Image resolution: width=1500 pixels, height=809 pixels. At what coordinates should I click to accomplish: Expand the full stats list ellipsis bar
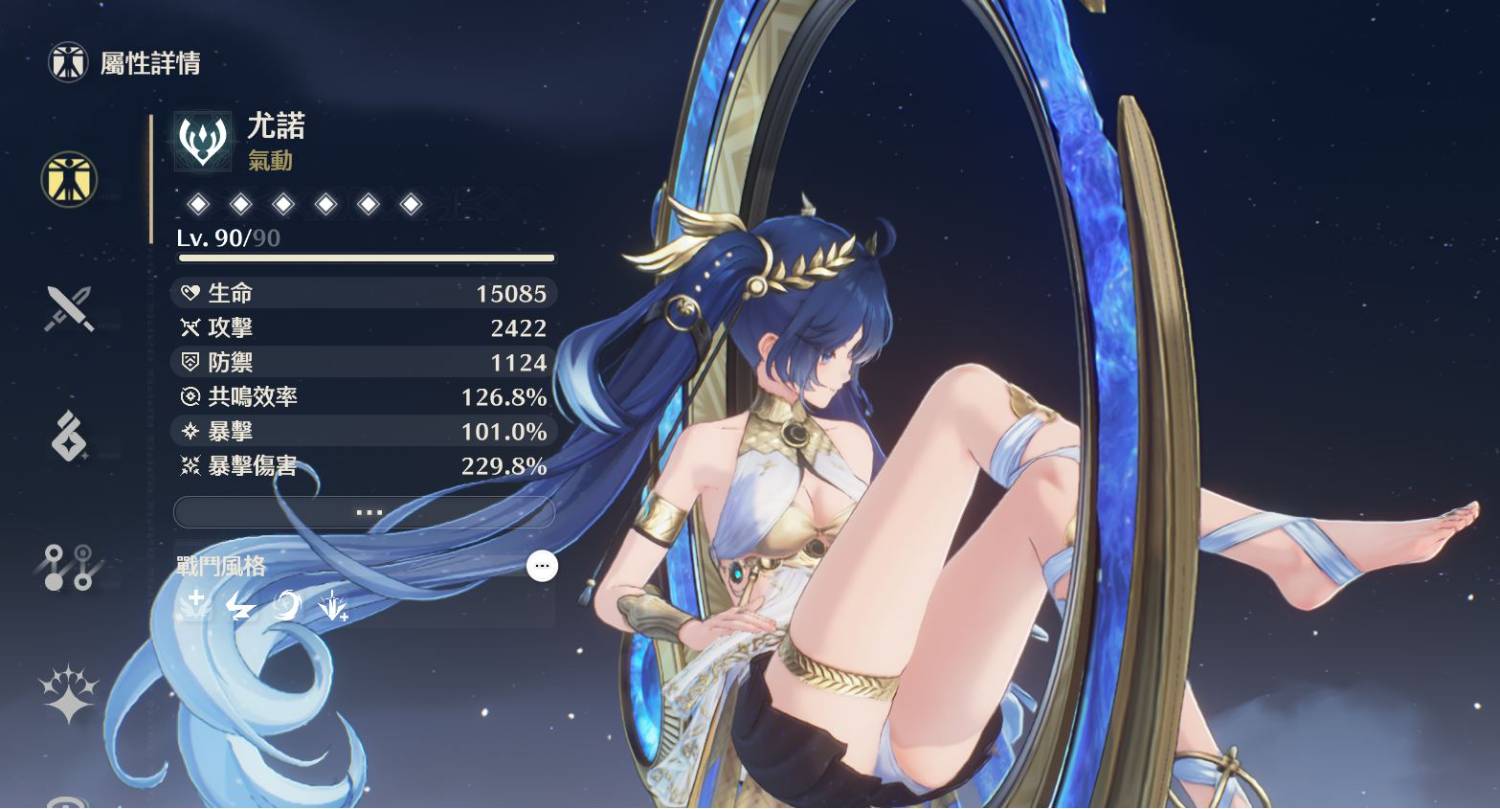tap(364, 512)
